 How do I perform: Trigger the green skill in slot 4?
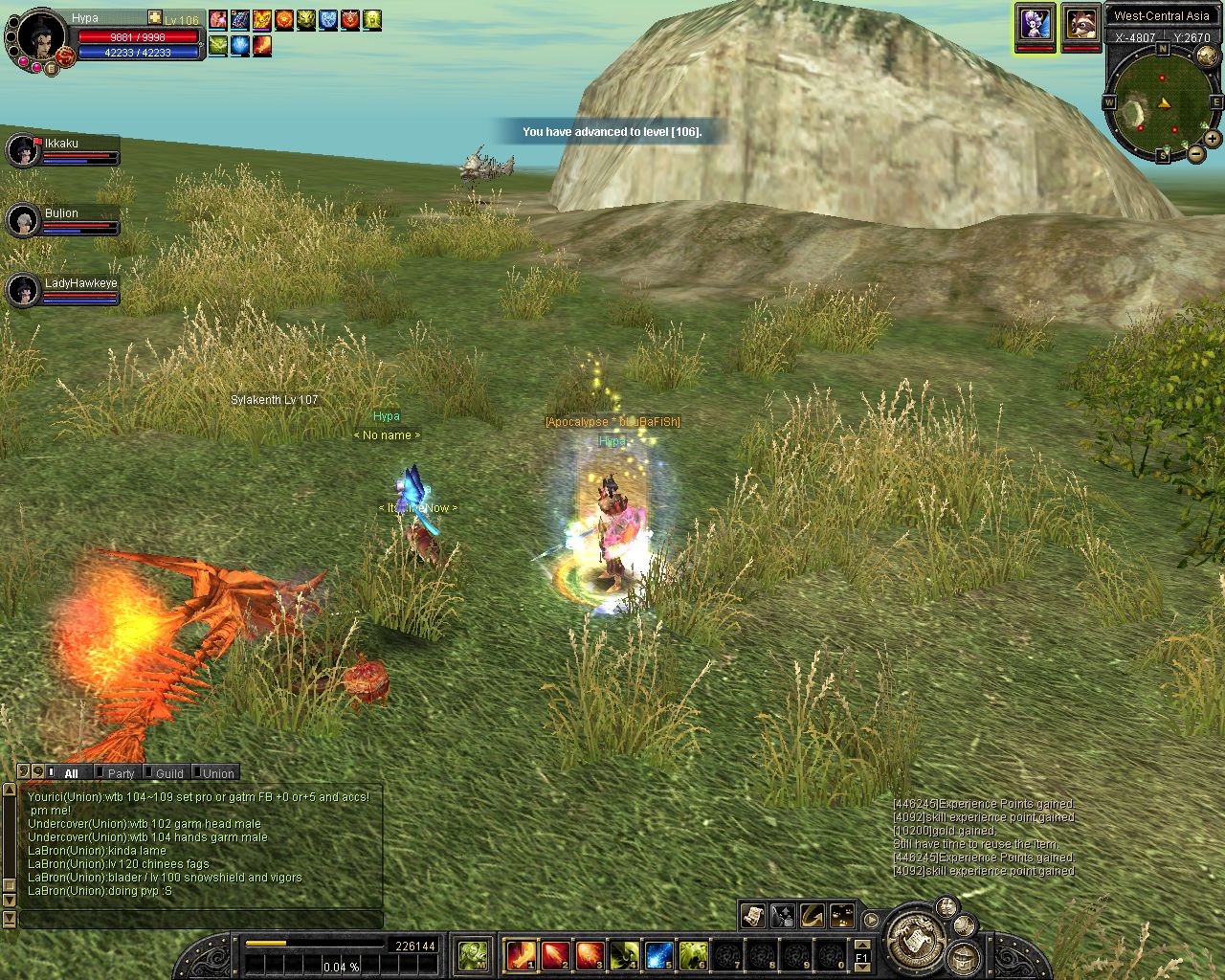pos(624,954)
